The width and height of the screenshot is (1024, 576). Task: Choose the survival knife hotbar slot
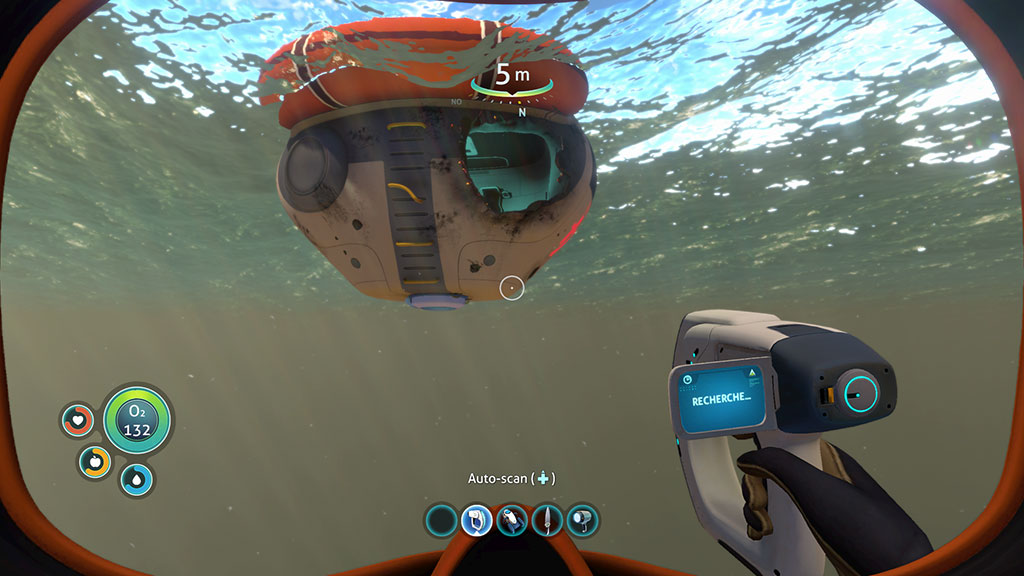click(x=547, y=520)
